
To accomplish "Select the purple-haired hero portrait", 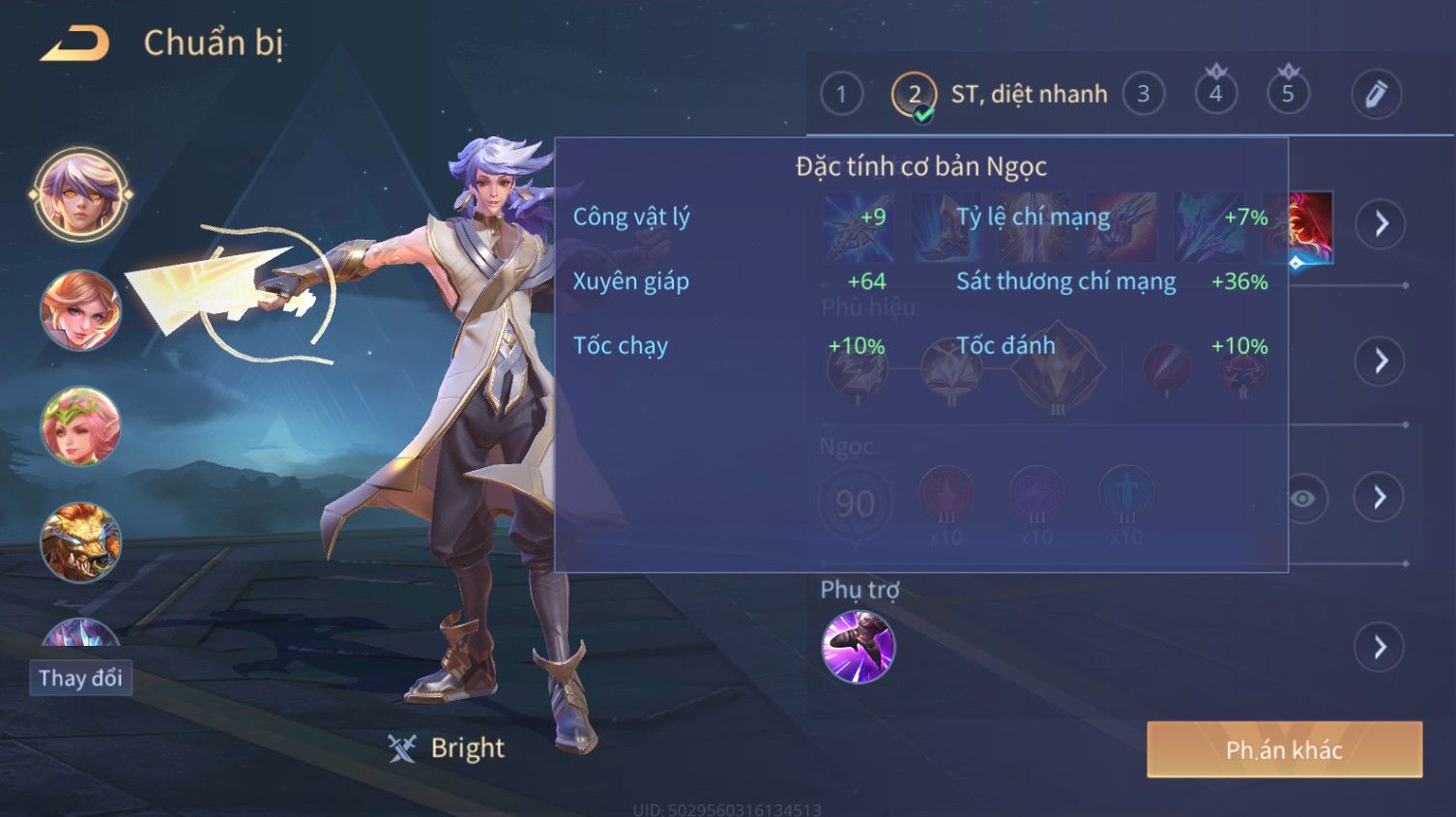I will tap(80, 194).
